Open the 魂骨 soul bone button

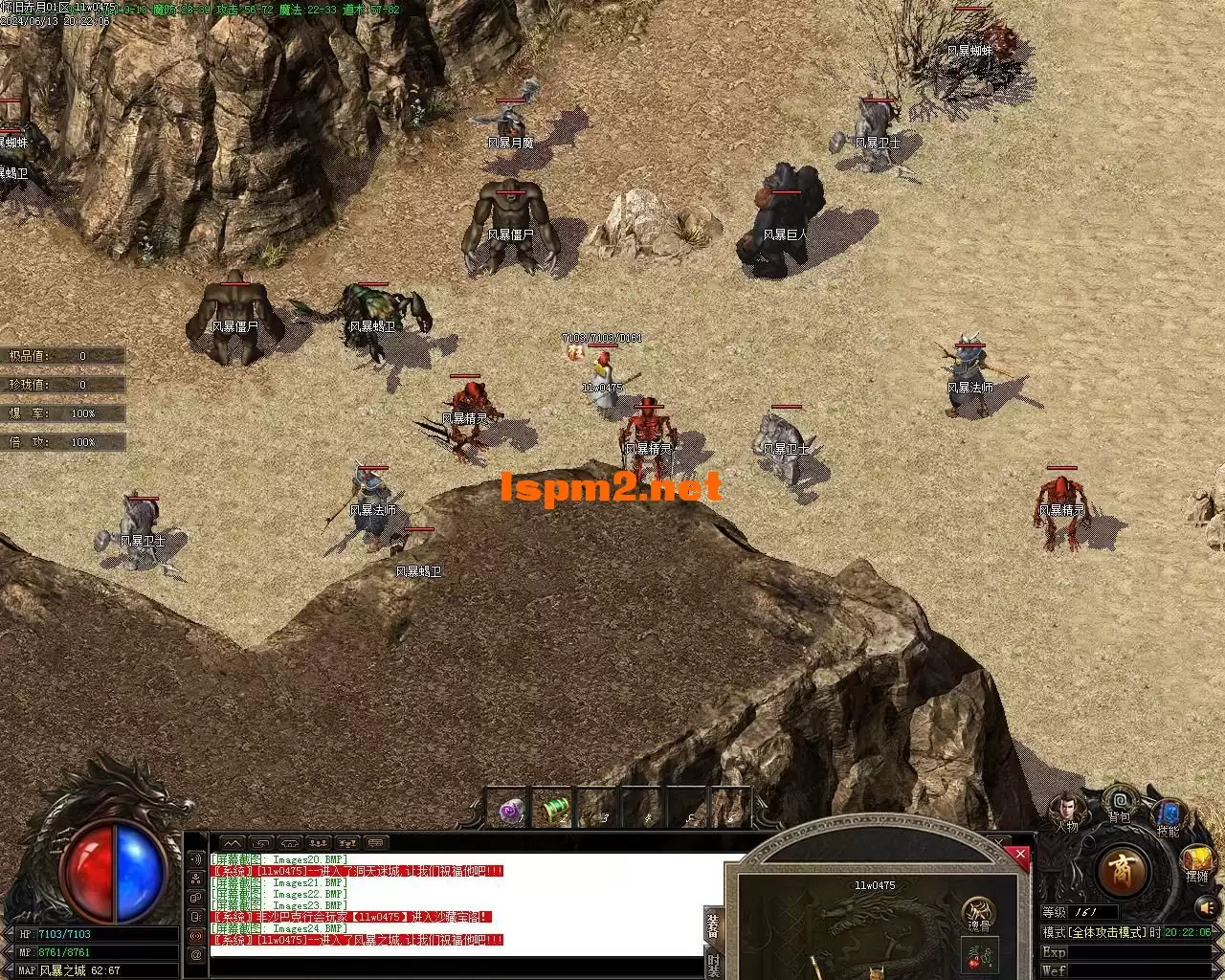(977, 912)
